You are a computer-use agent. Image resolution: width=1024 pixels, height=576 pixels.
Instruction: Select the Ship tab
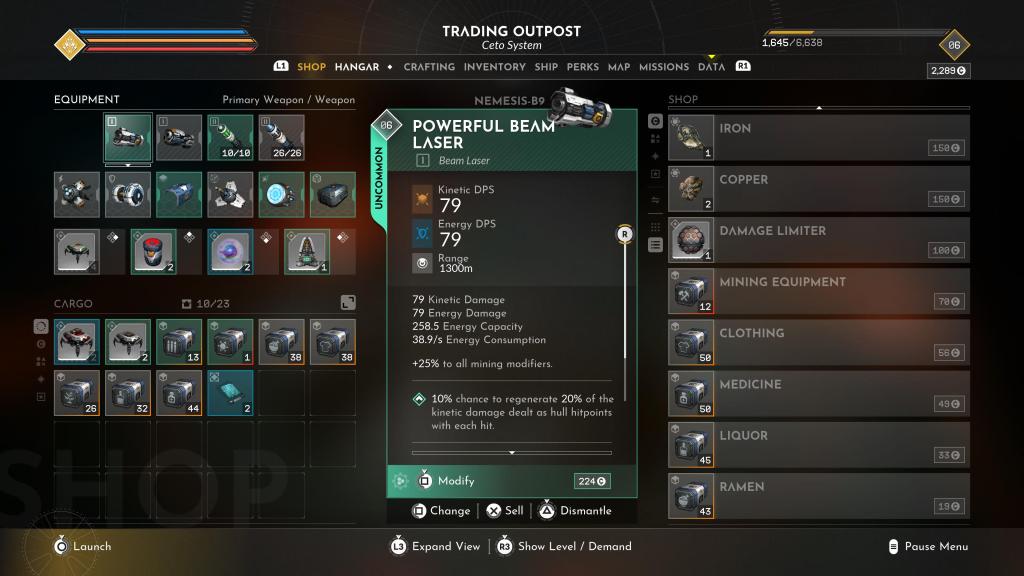546,67
